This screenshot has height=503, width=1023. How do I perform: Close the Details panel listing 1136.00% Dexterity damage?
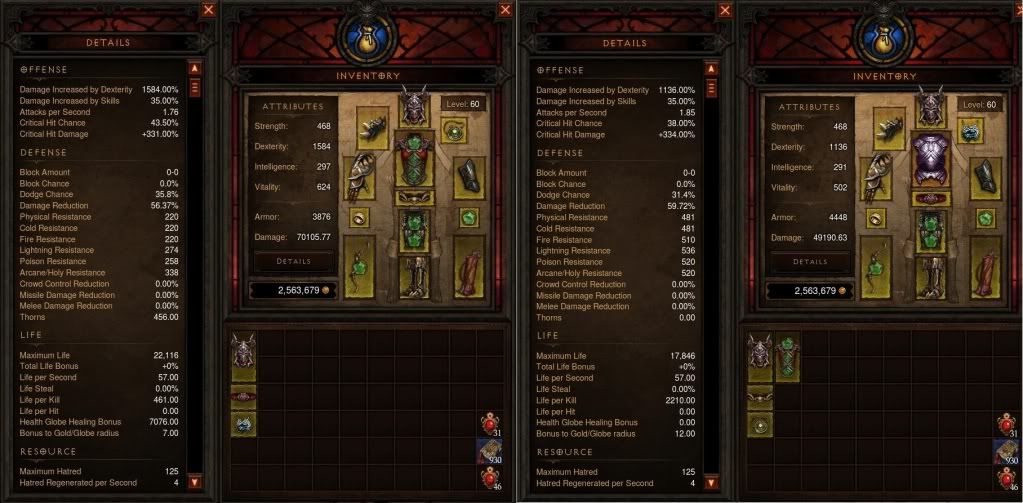pos(724,10)
